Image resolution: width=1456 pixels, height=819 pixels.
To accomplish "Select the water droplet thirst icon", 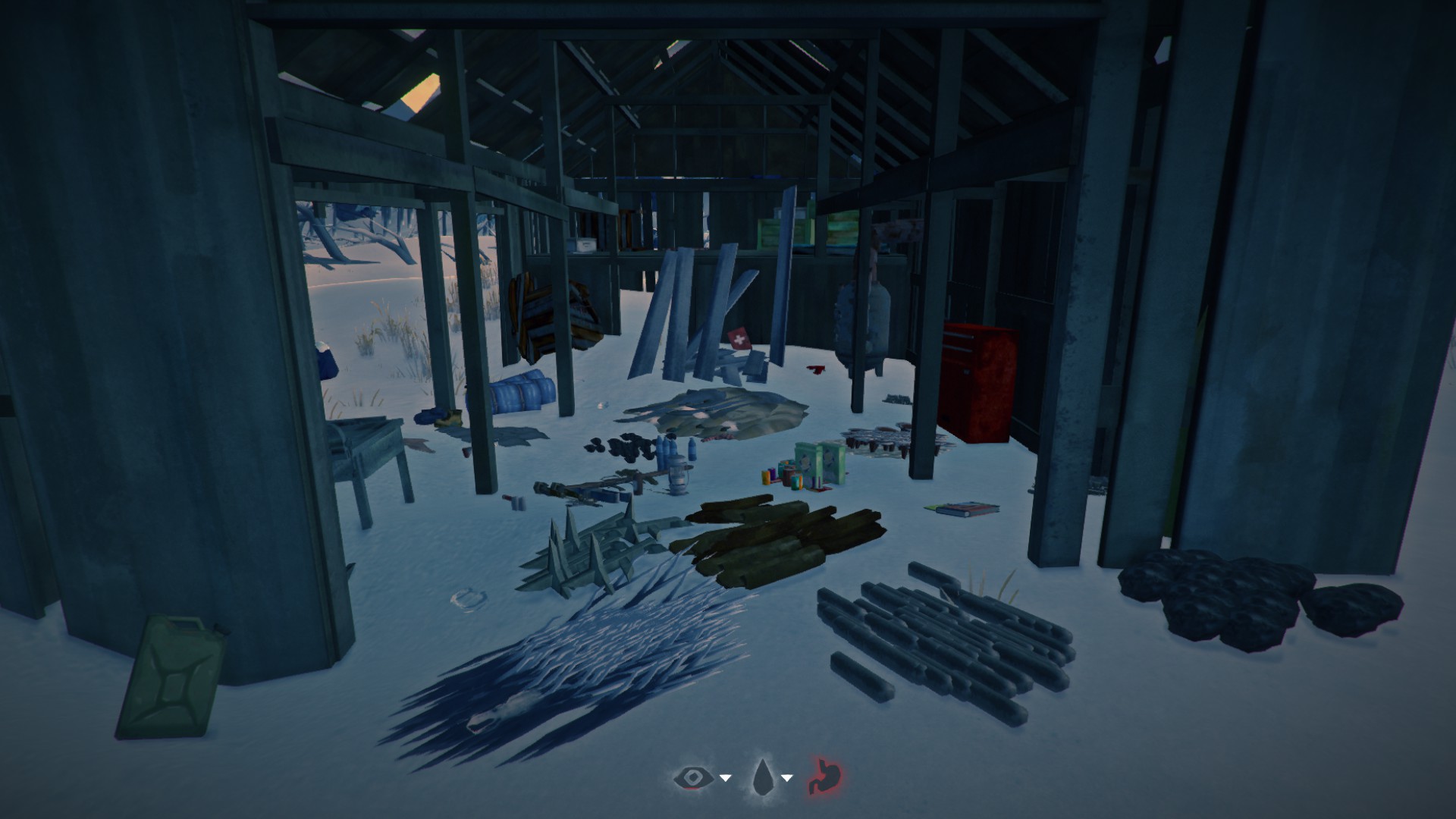I will coord(761,777).
